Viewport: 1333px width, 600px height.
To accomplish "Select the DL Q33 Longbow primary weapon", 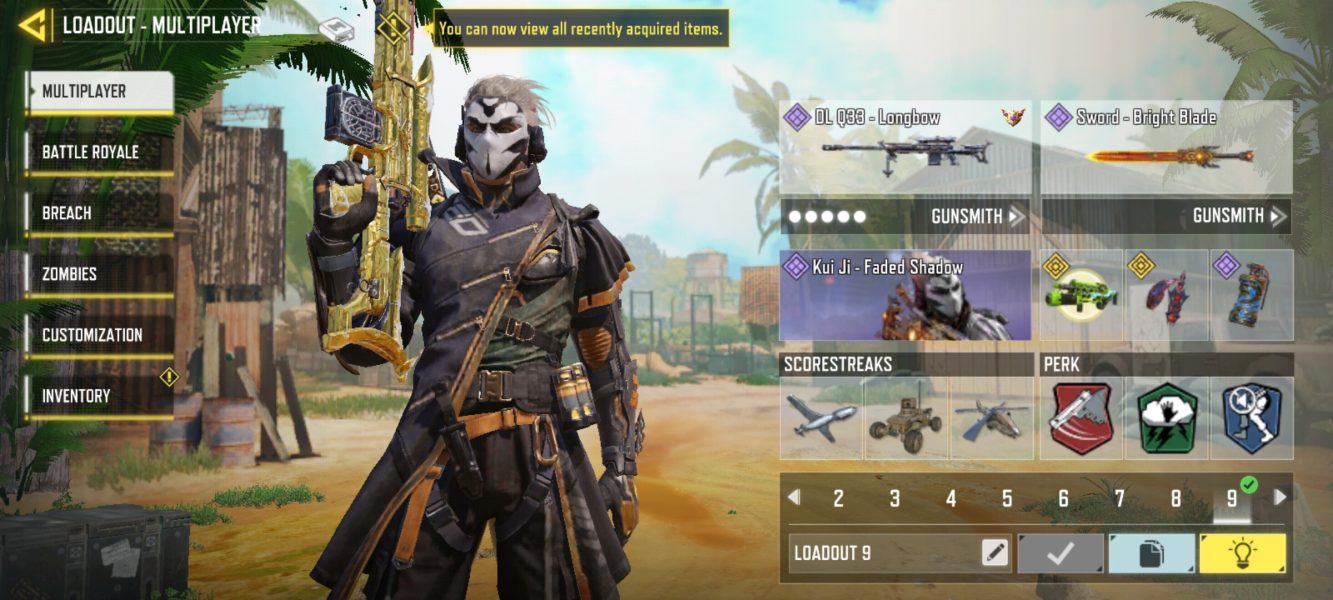I will 904,148.
